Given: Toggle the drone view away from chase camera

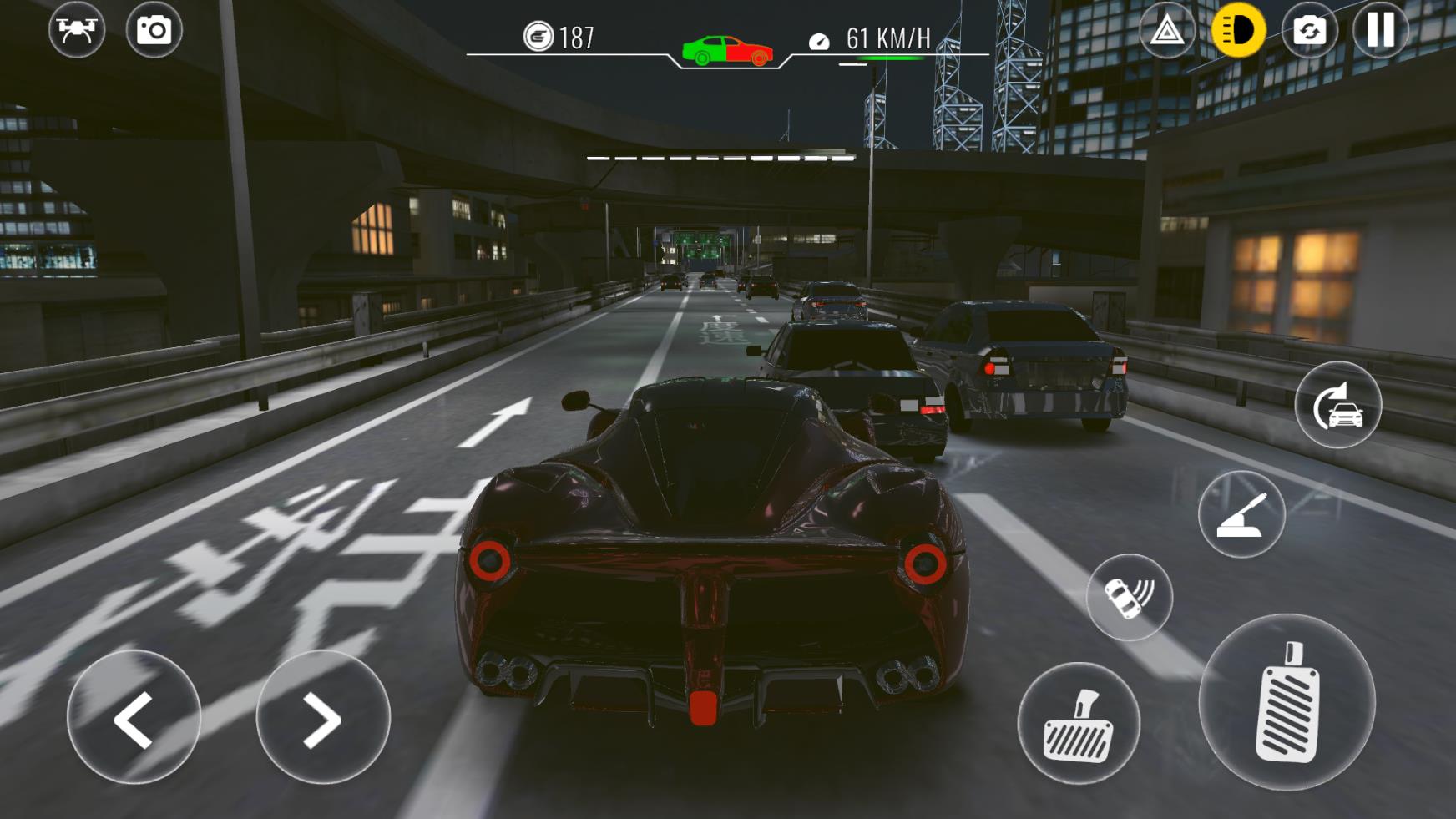Looking at the screenshot, I should coord(77,32).
